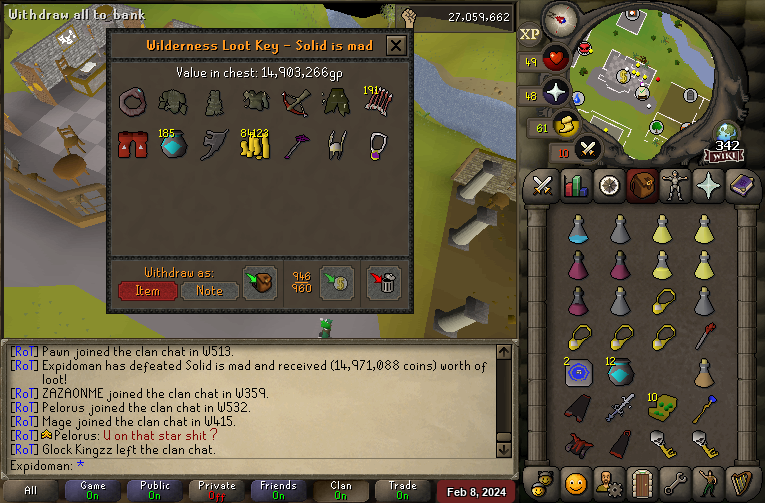Screen dimensions: 765x503
Task: Withdraw the purple gem amulet
Action: click(378, 146)
